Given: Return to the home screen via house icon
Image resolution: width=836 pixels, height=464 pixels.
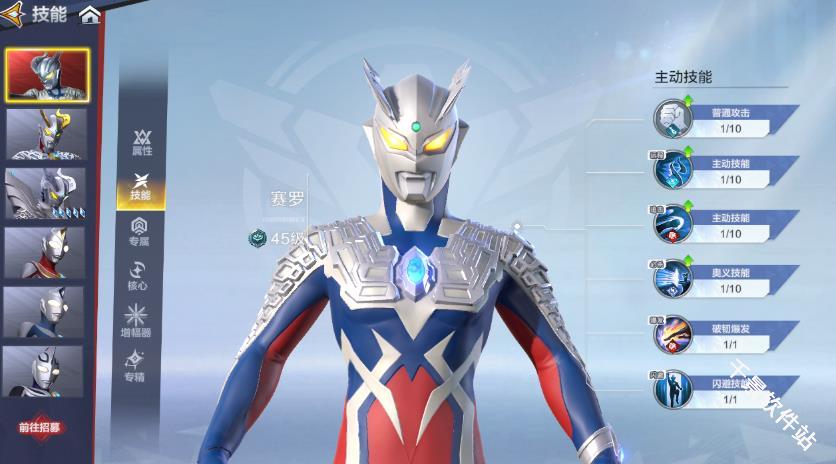Looking at the screenshot, I should [89, 14].
